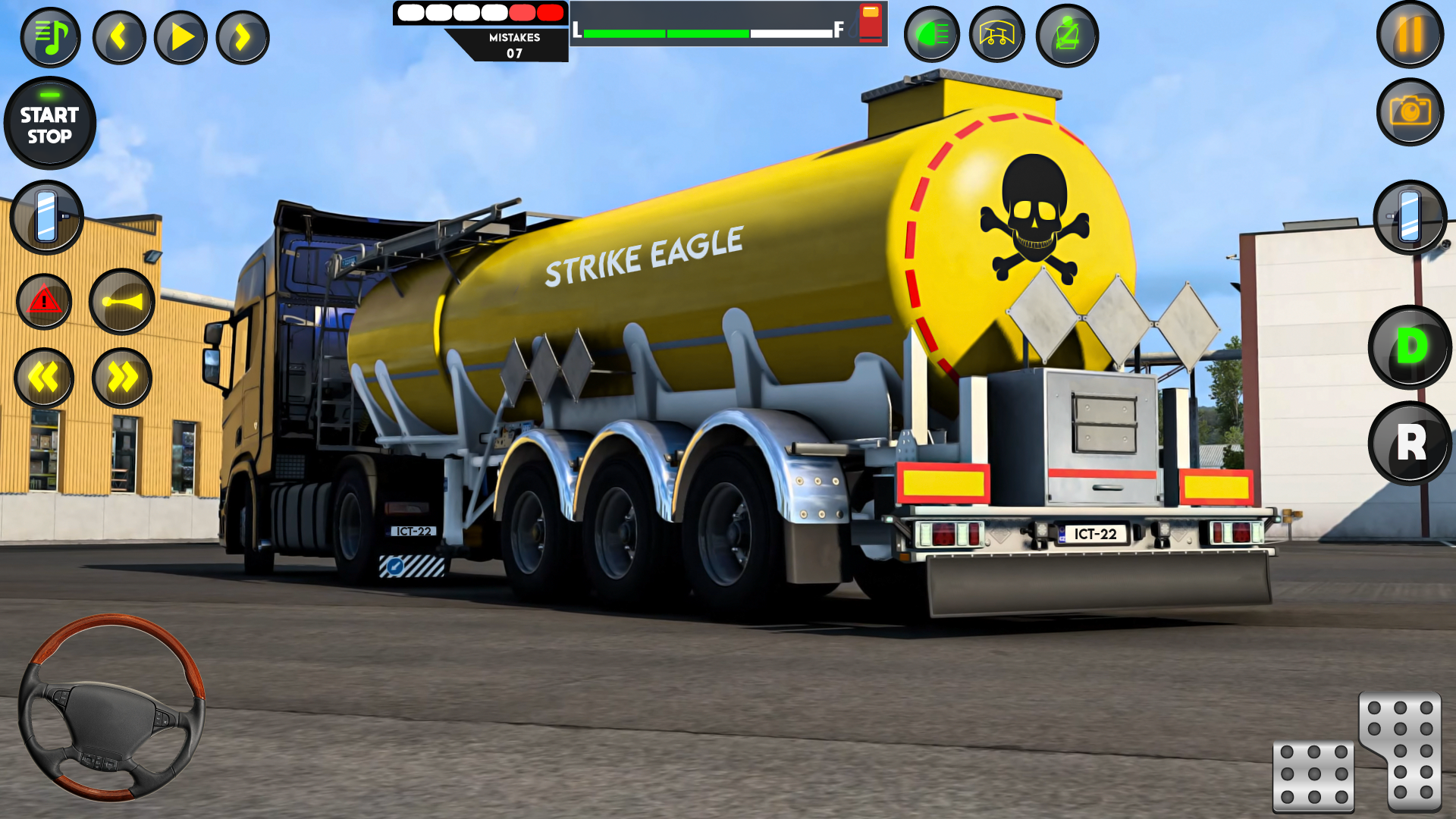
Task: Toggle the in-game music on or off
Action: tap(50, 36)
